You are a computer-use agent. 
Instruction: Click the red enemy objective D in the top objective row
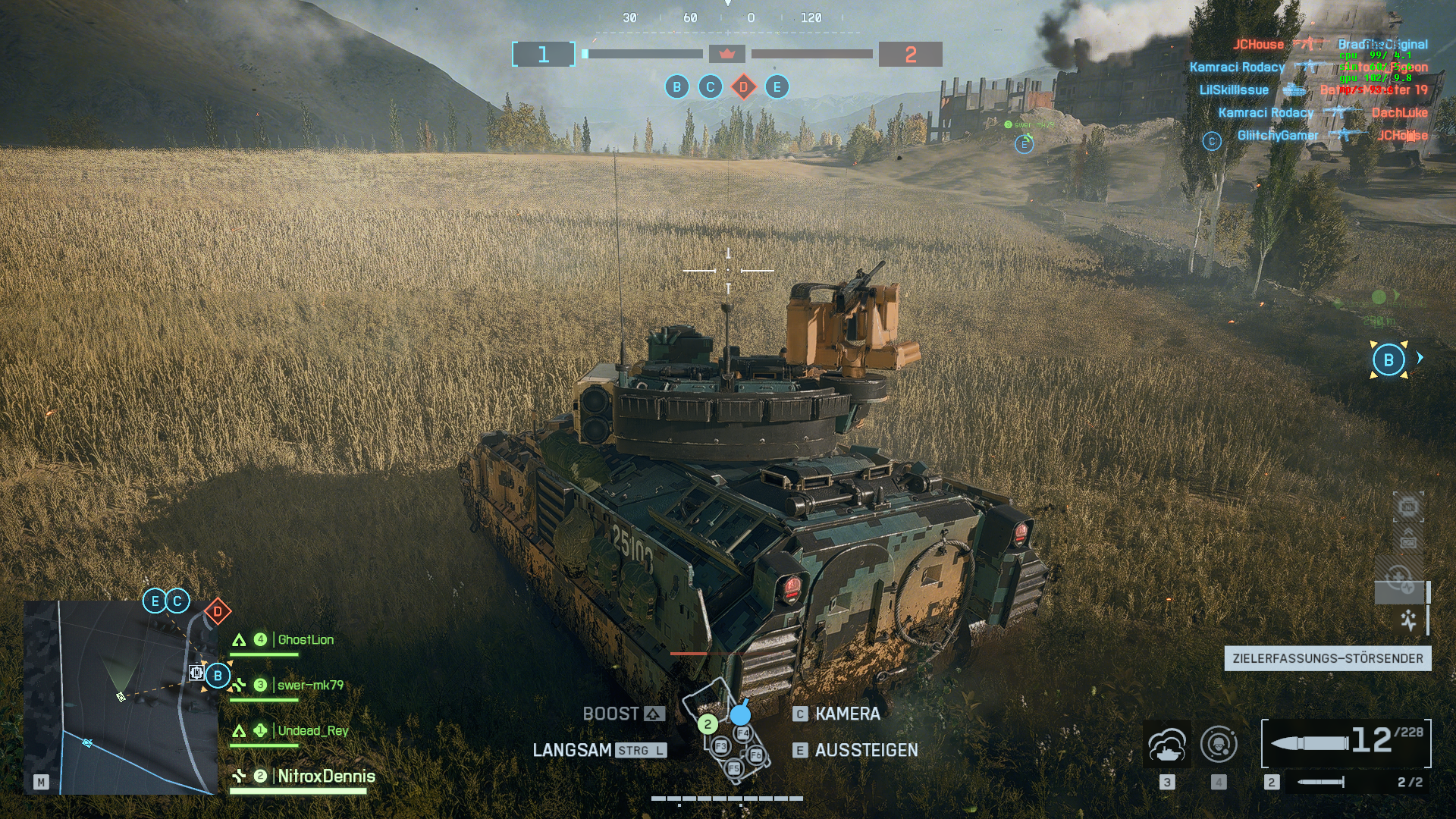tap(744, 87)
